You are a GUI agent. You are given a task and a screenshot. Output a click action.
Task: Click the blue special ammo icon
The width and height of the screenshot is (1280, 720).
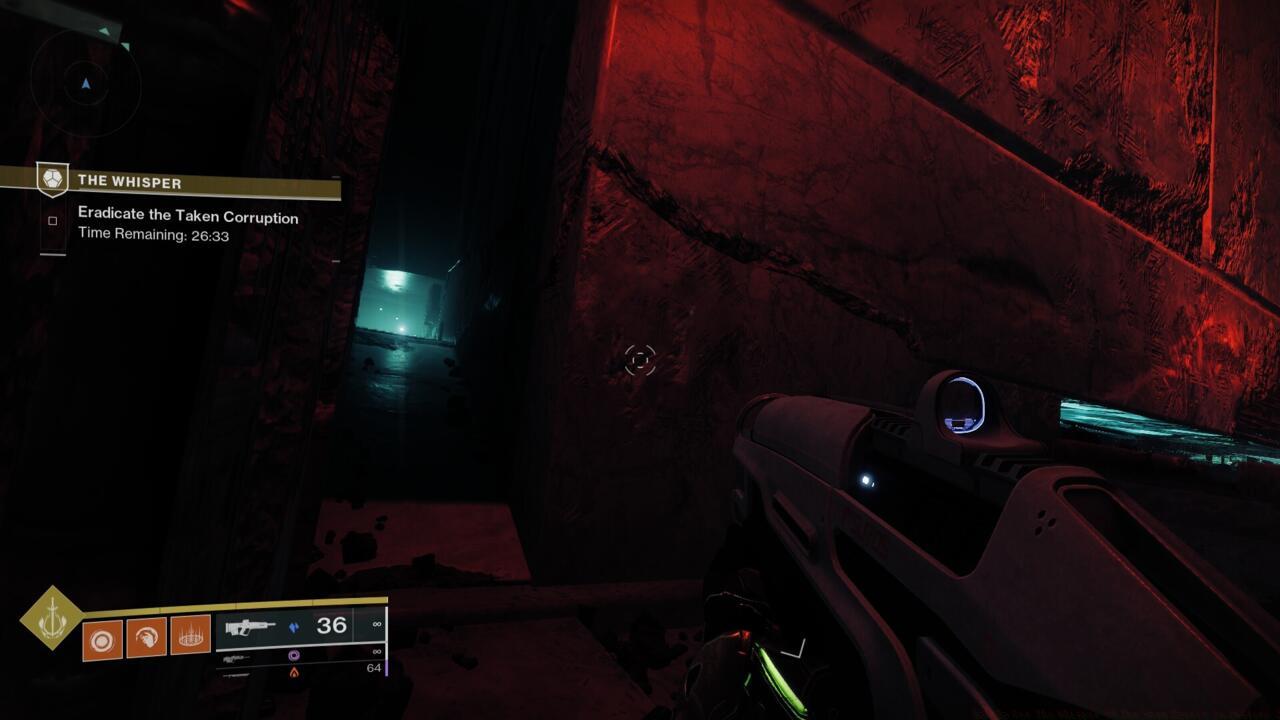[x=294, y=627]
